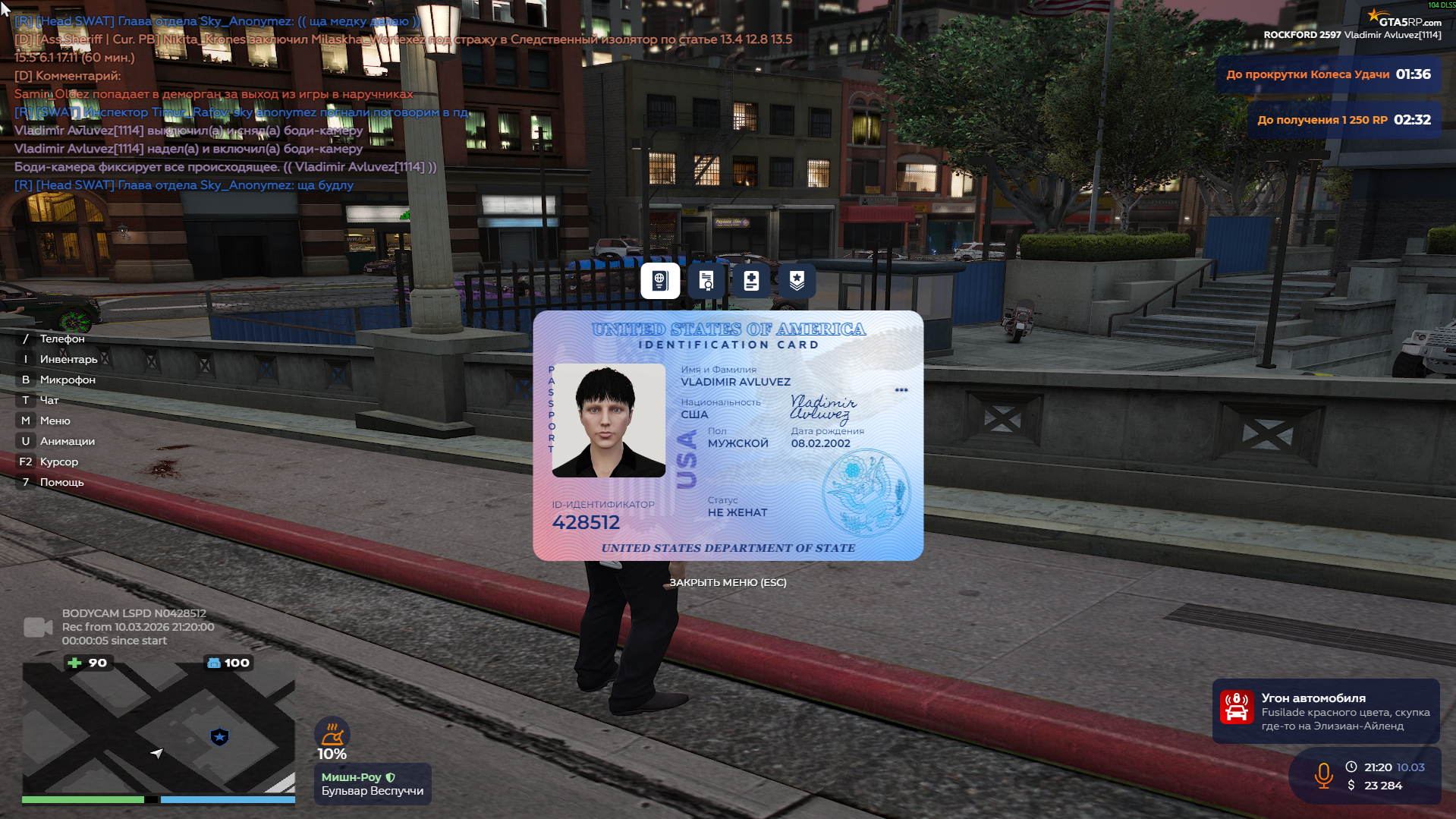
Task: Click the minimap in the corner
Action: tap(158, 729)
